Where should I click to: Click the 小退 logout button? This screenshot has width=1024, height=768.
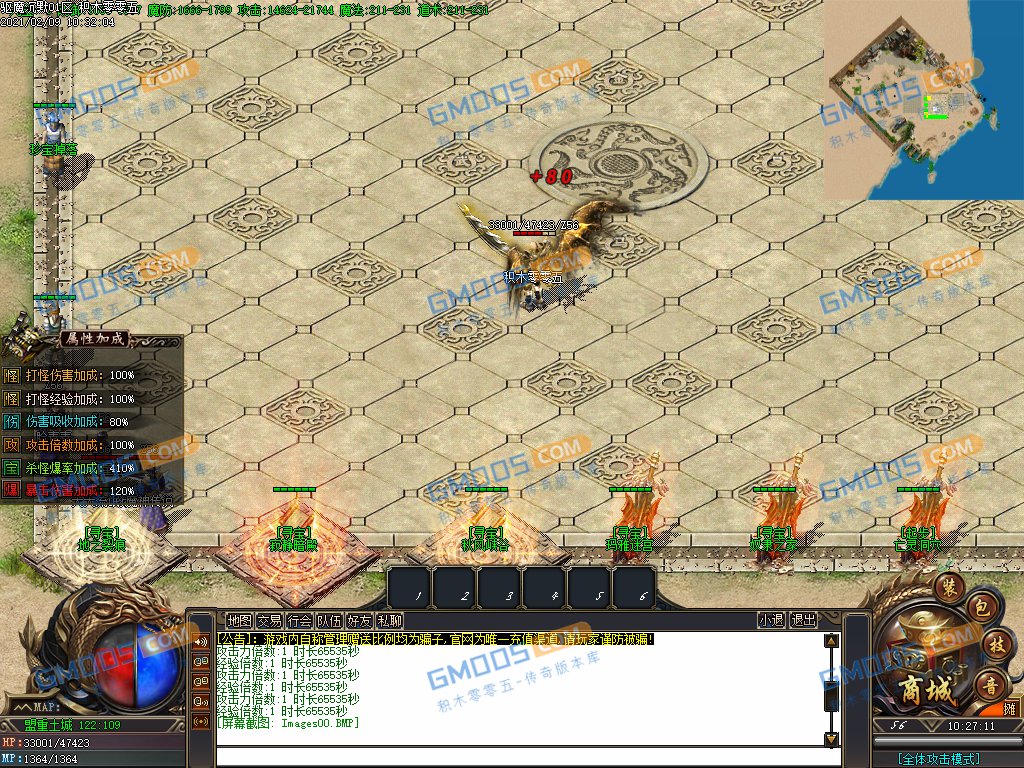click(x=771, y=621)
